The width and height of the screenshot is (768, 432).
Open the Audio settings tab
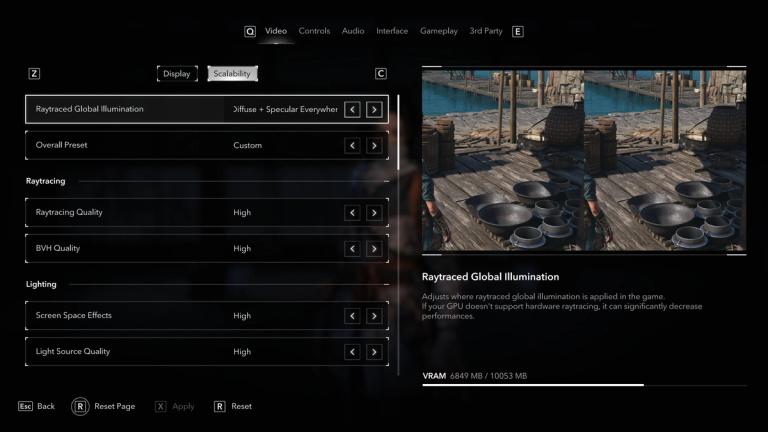coord(353,31)
